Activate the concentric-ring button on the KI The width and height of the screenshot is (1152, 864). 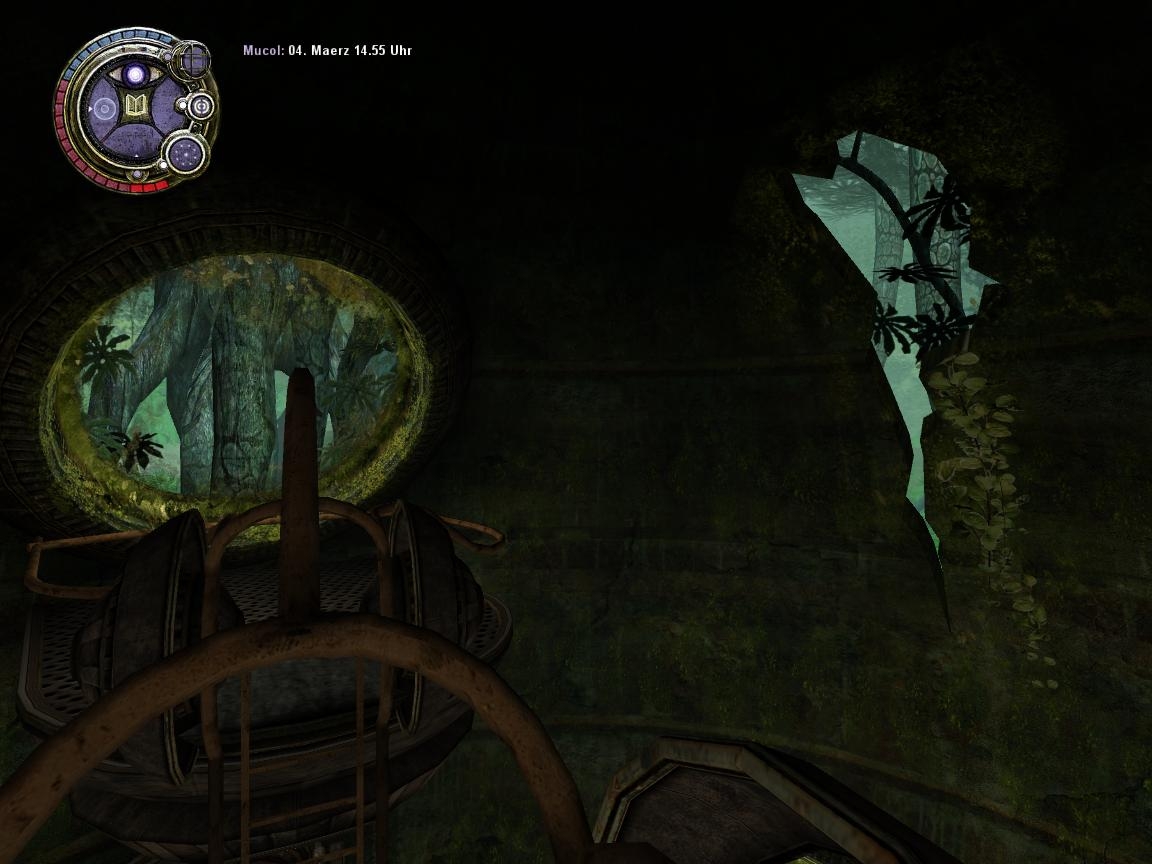point(200,106)
